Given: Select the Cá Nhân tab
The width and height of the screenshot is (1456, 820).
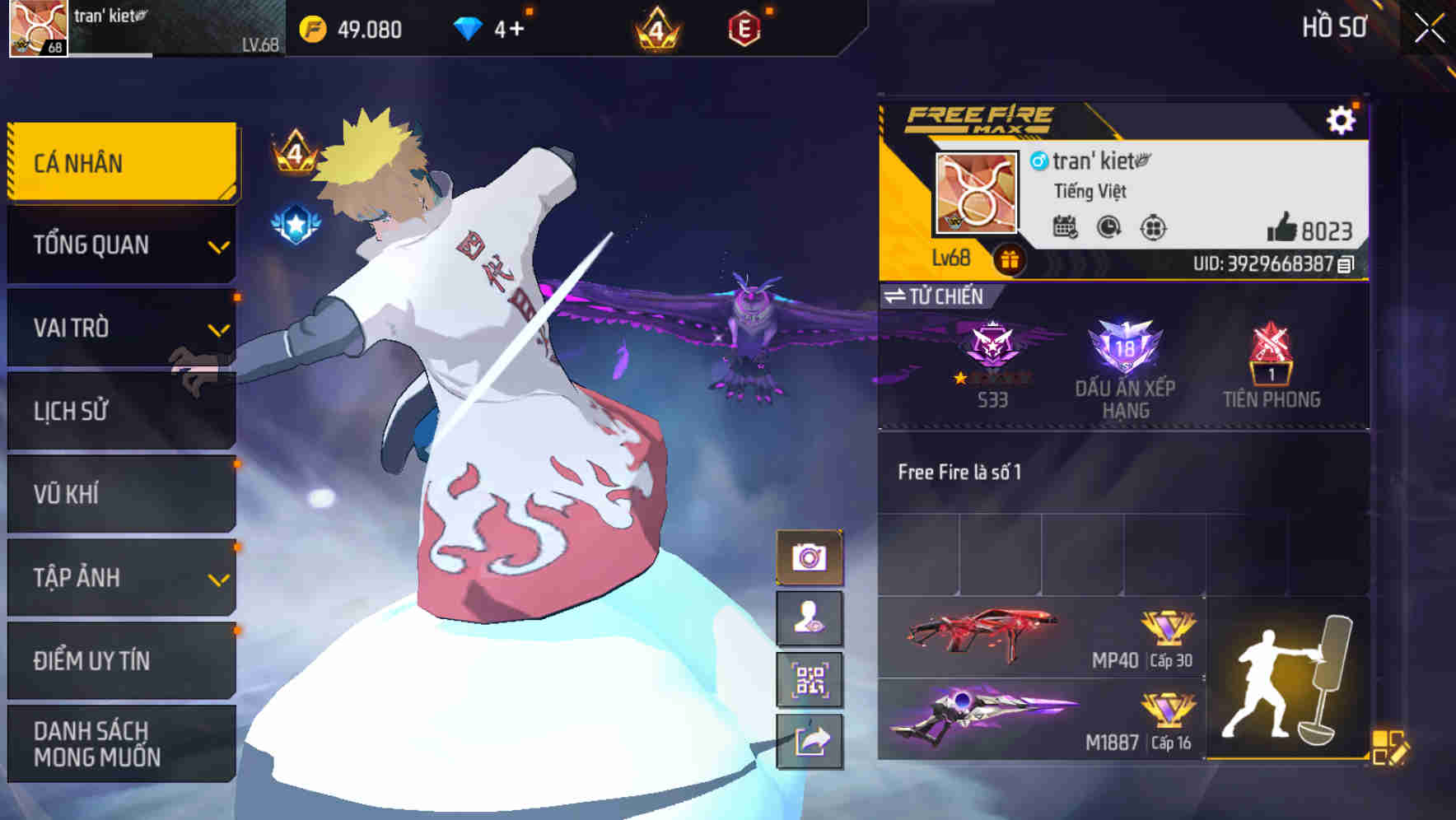Looking at the screenshot, I should pos(120,161).
